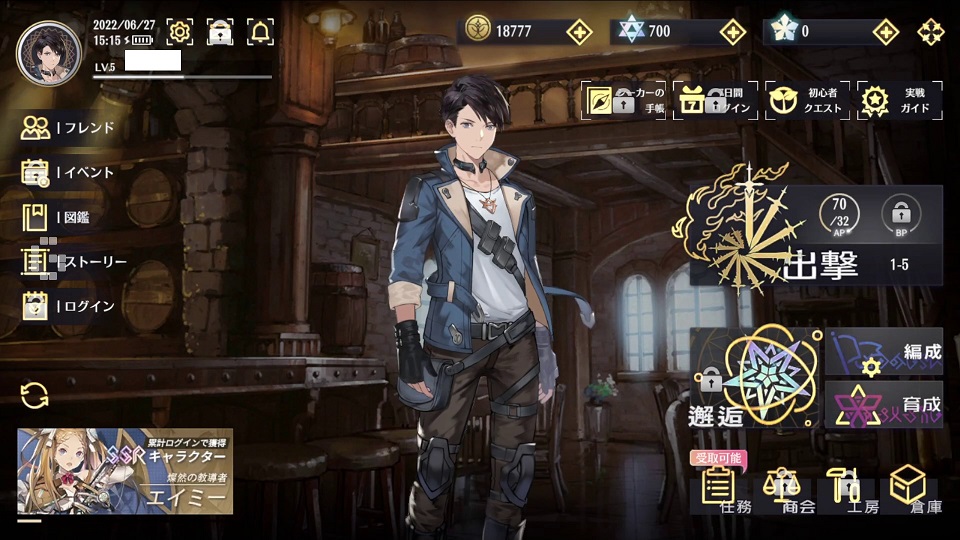960x540 pixels.
Task: Add gold coins with the plus button
Action: pyautogui.click(x=579, y=31)
